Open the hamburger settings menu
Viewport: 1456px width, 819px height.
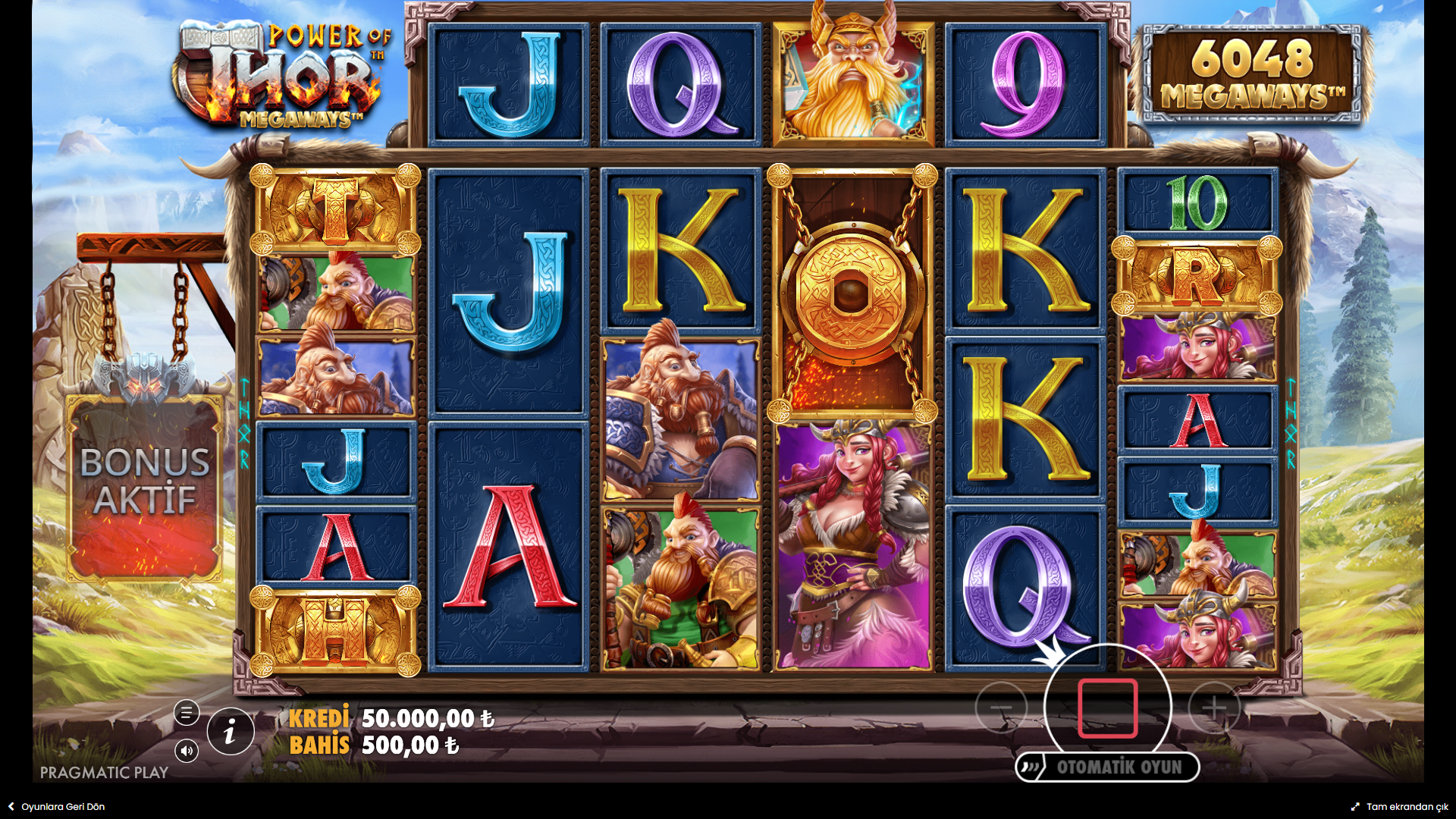(x=187, y=713)
